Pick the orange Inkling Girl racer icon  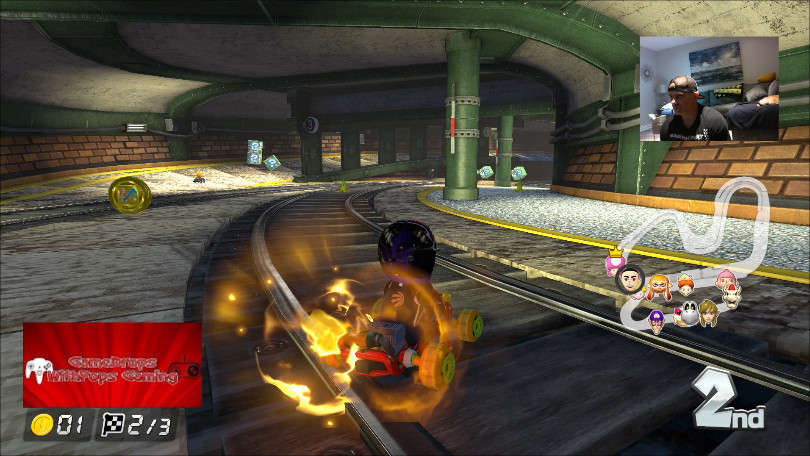coord(661,287)
